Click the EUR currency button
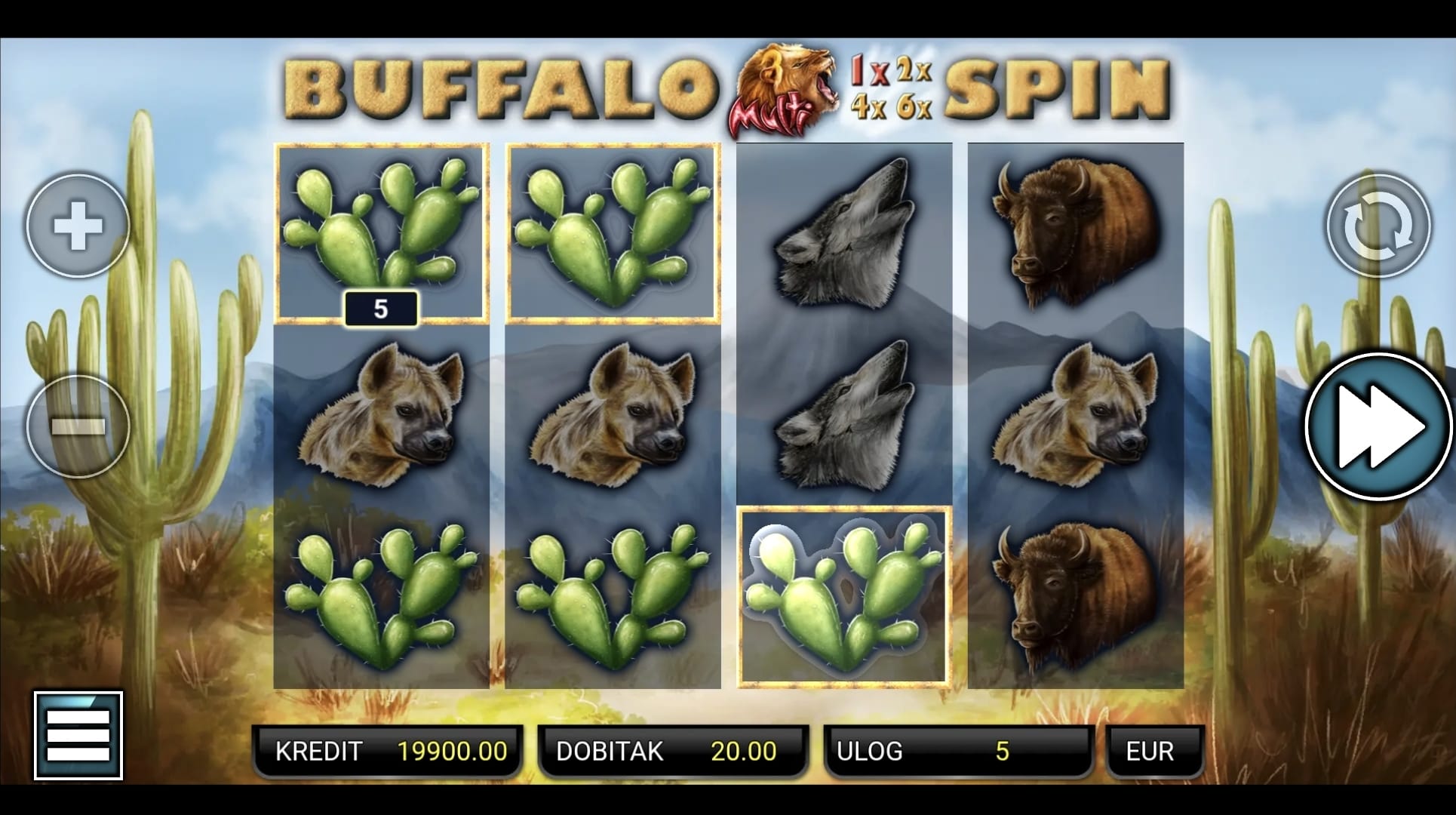1456x815 pixels. (x=1152, y=751)
